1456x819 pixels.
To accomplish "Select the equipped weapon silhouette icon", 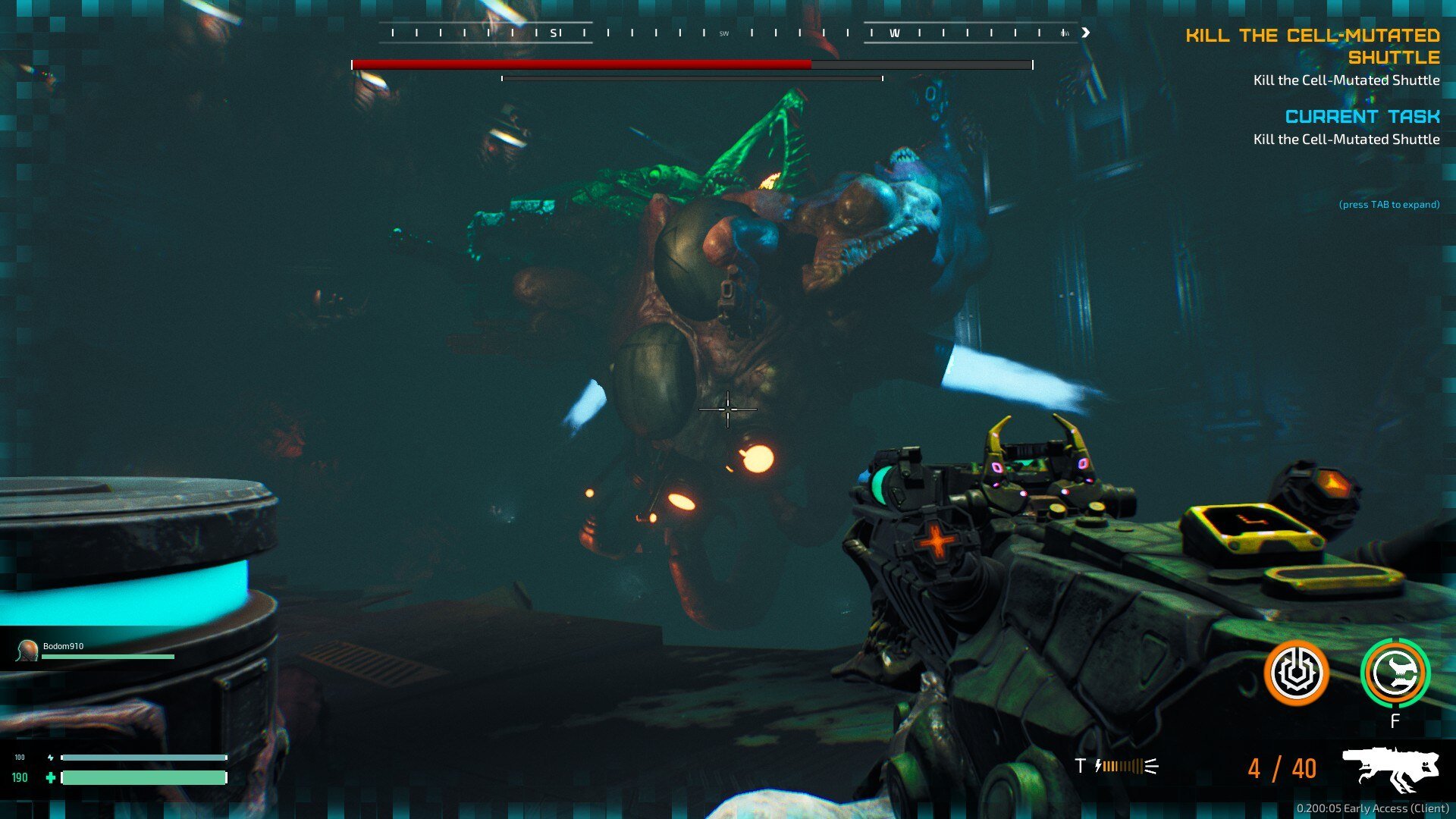I will [1391, 767].
